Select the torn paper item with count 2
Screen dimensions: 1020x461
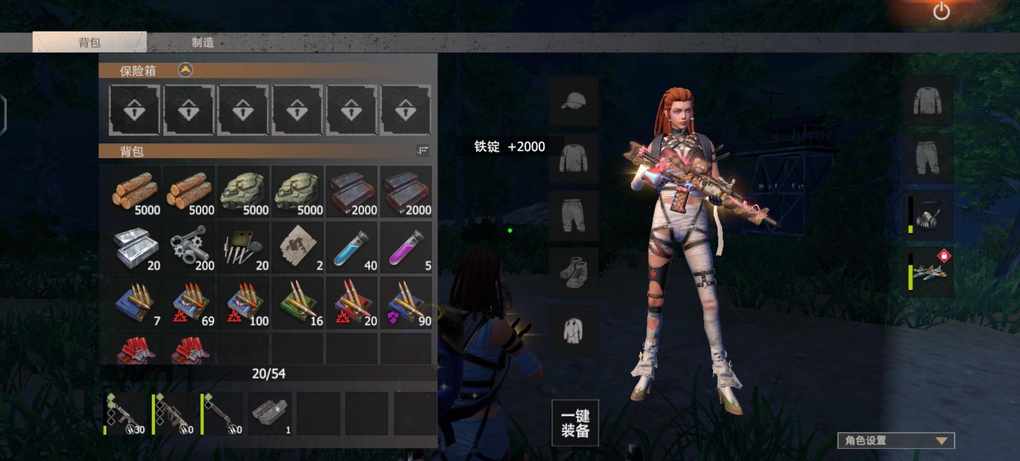[299, 246]
